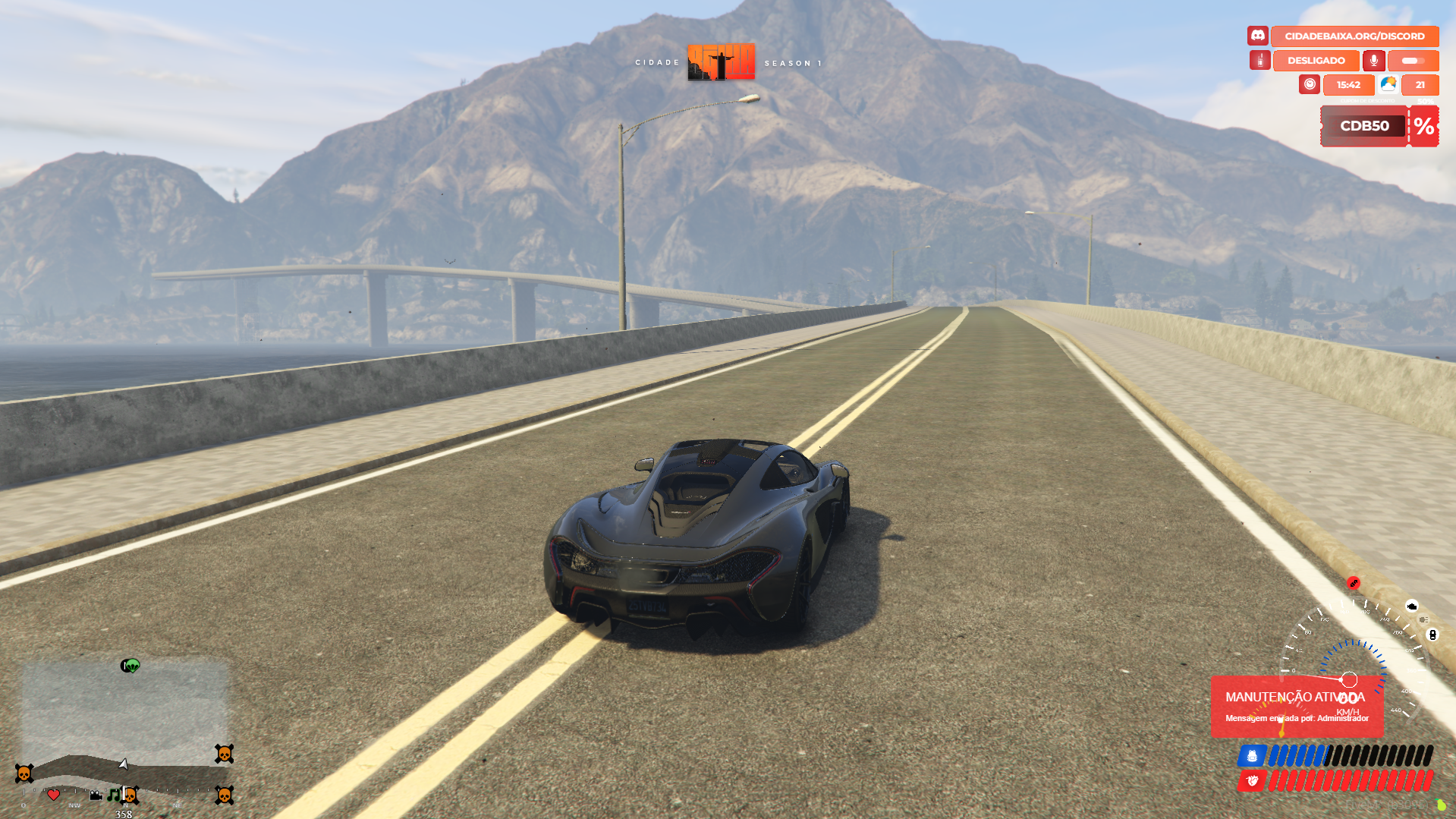Click the MANUTENÇÃO ATIVADA notification
The width and height of the screenshot is (1456, 819).
[x=1296, y=706]
